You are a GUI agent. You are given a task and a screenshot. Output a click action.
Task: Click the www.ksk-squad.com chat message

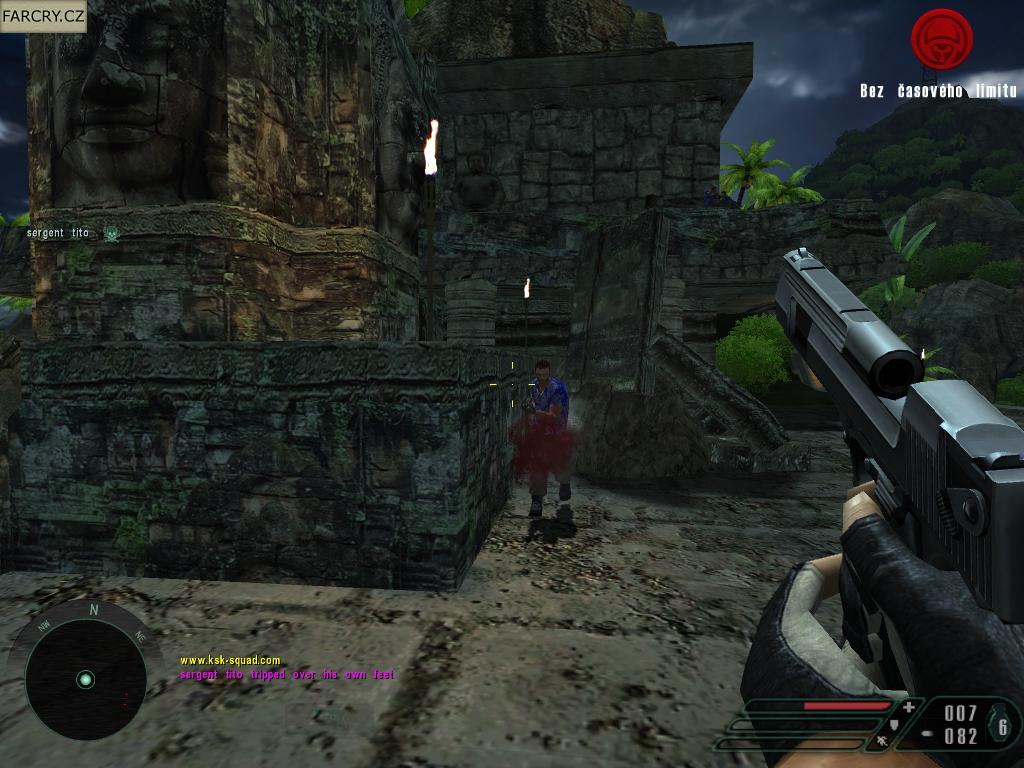230,660
